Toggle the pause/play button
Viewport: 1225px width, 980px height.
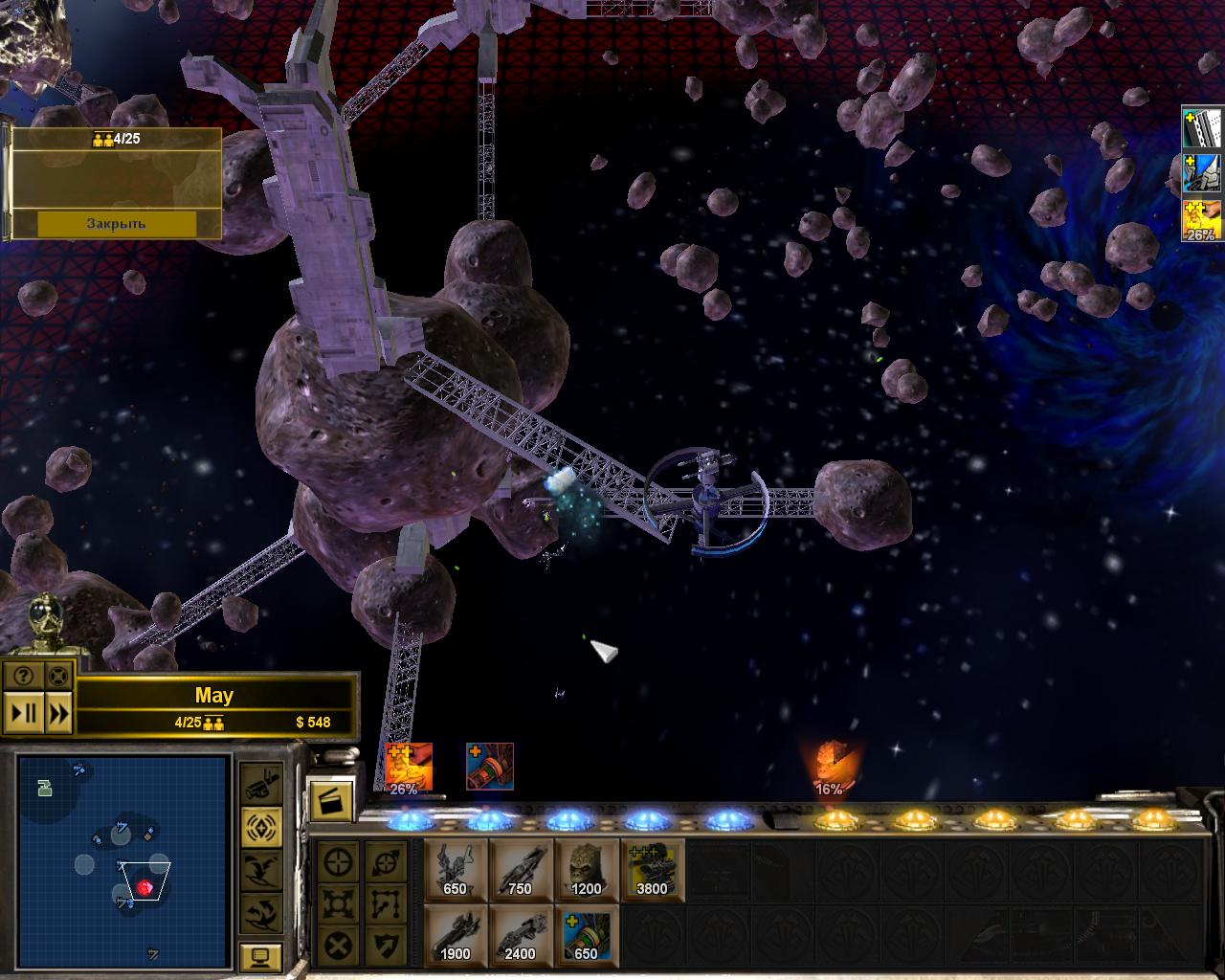tap(24, 713)
